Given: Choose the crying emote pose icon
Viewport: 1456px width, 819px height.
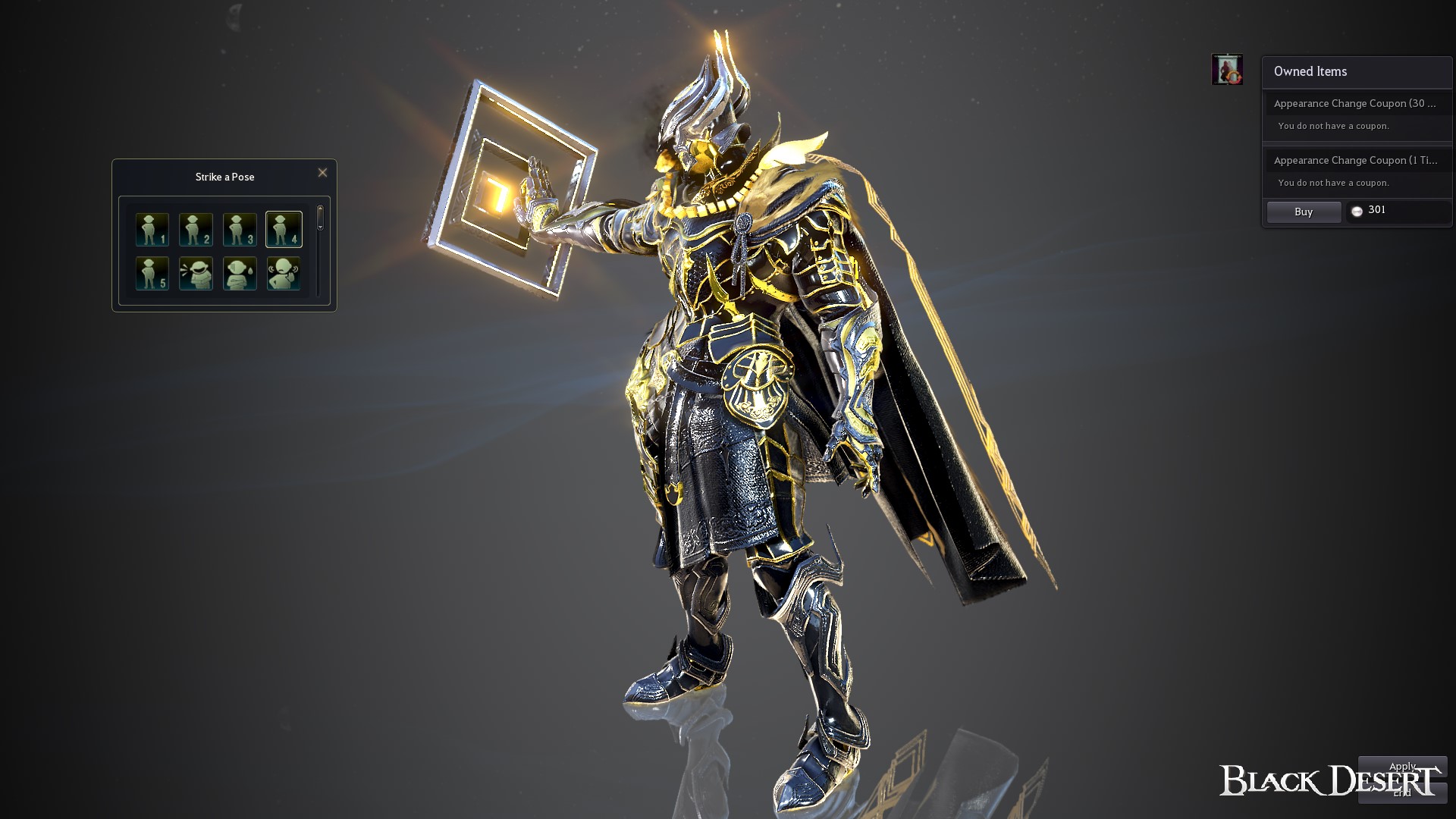Looking at the screenshot, I should [240, 273].
